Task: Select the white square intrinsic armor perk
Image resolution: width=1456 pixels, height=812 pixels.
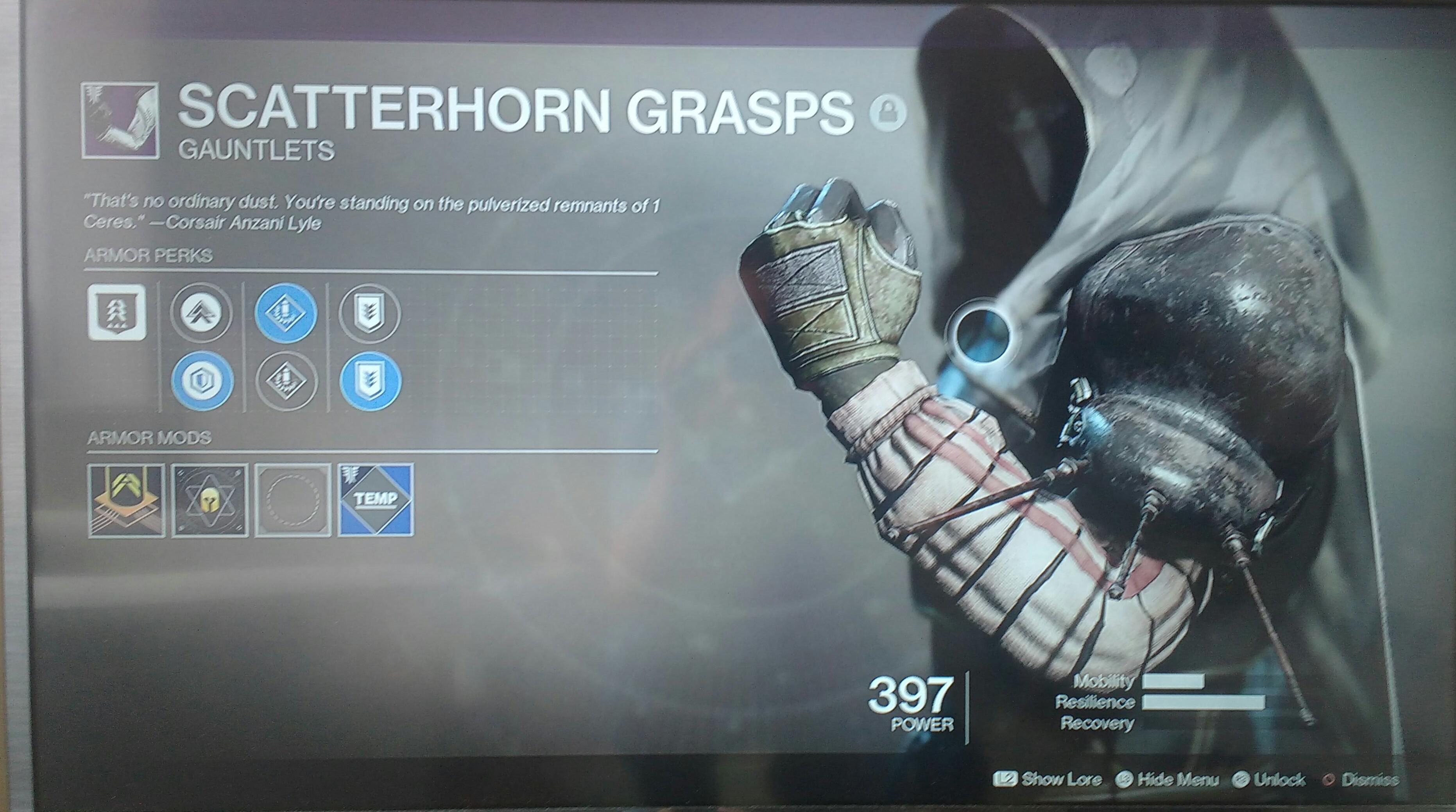Action: point(117,313)
